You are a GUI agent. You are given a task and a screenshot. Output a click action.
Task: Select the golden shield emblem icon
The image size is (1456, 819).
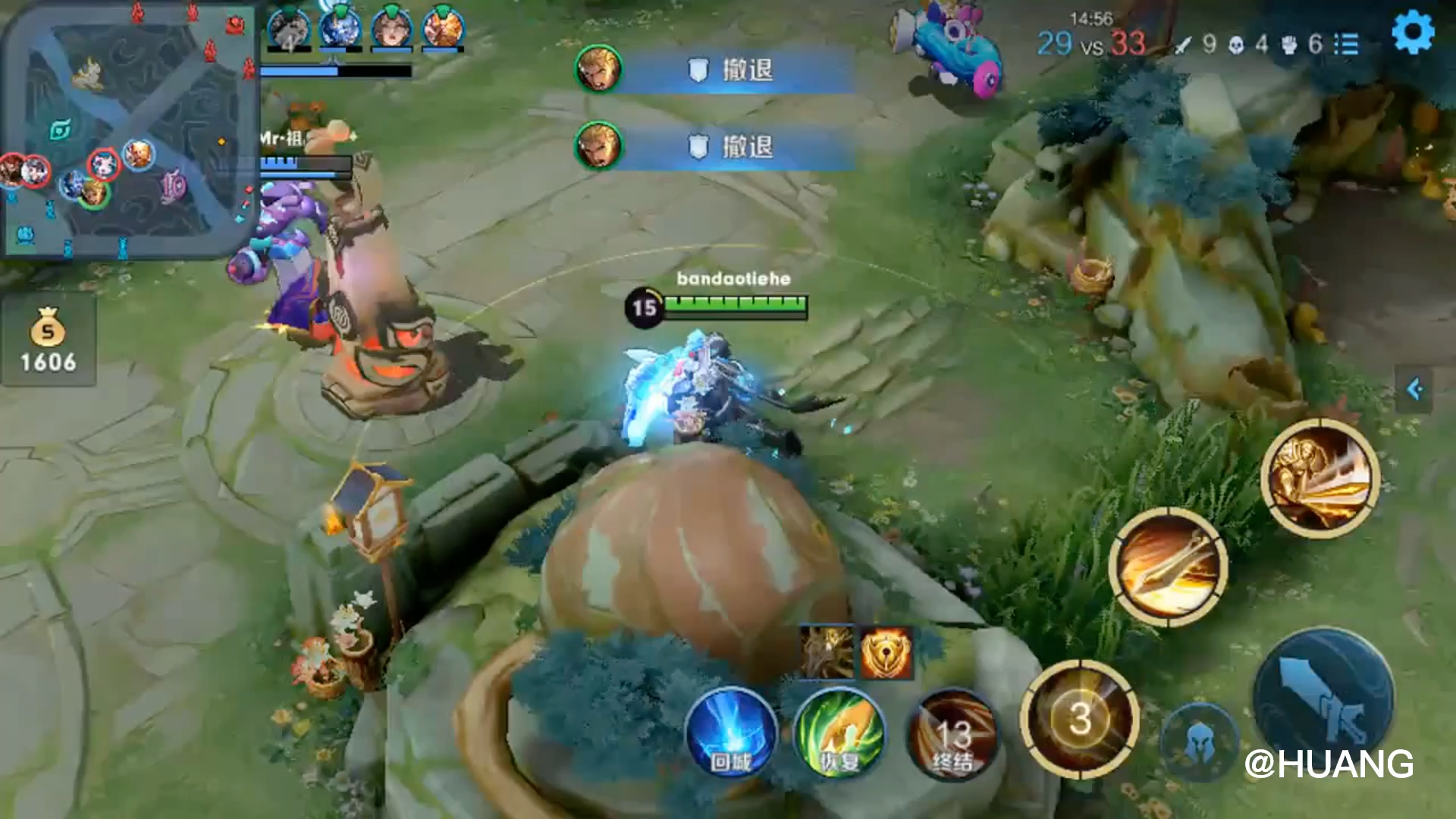point(886,654)
